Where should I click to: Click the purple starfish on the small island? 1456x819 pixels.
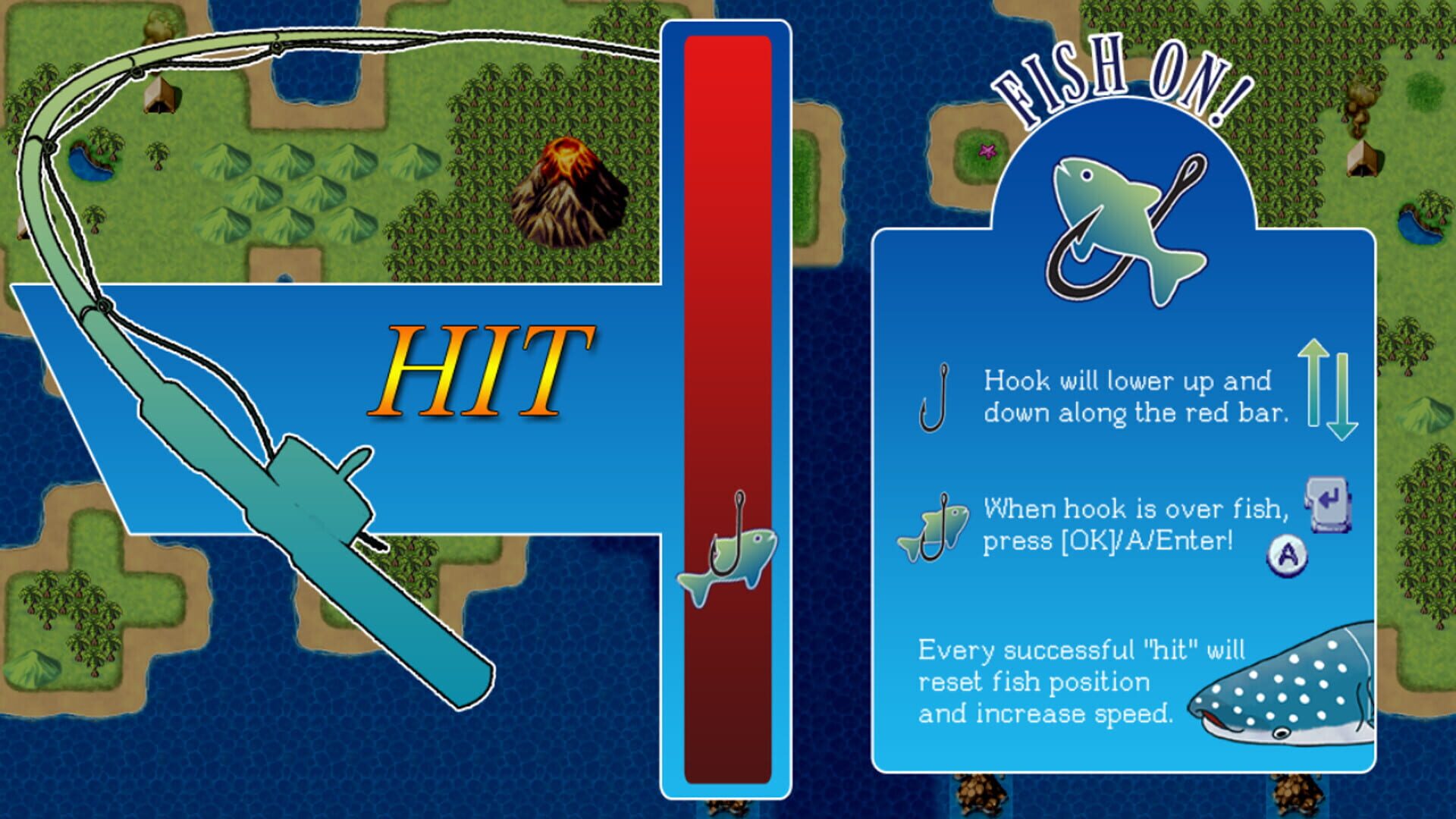[987, 152]
